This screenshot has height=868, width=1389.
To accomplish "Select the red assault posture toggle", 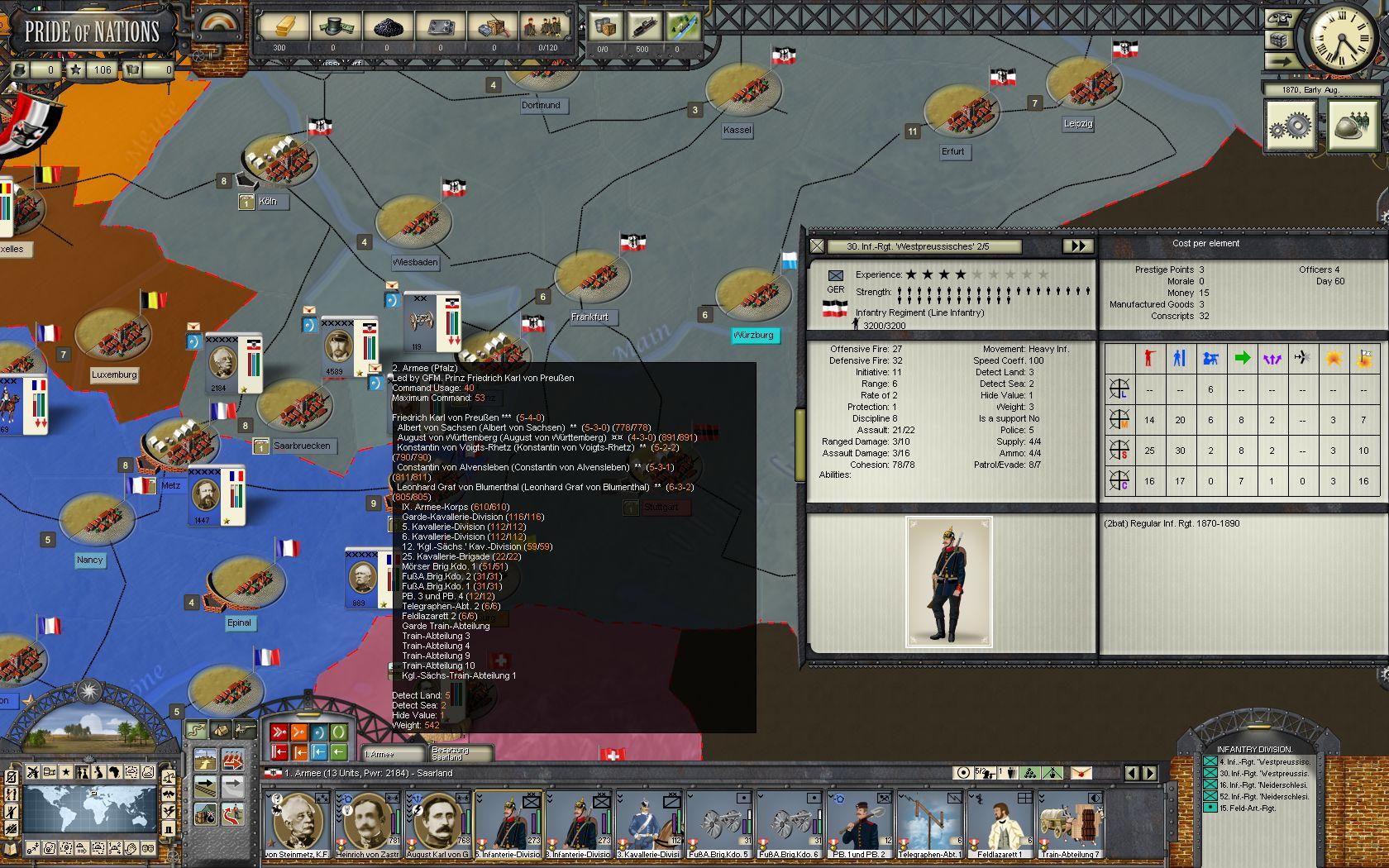I will (x=278, y=732).
